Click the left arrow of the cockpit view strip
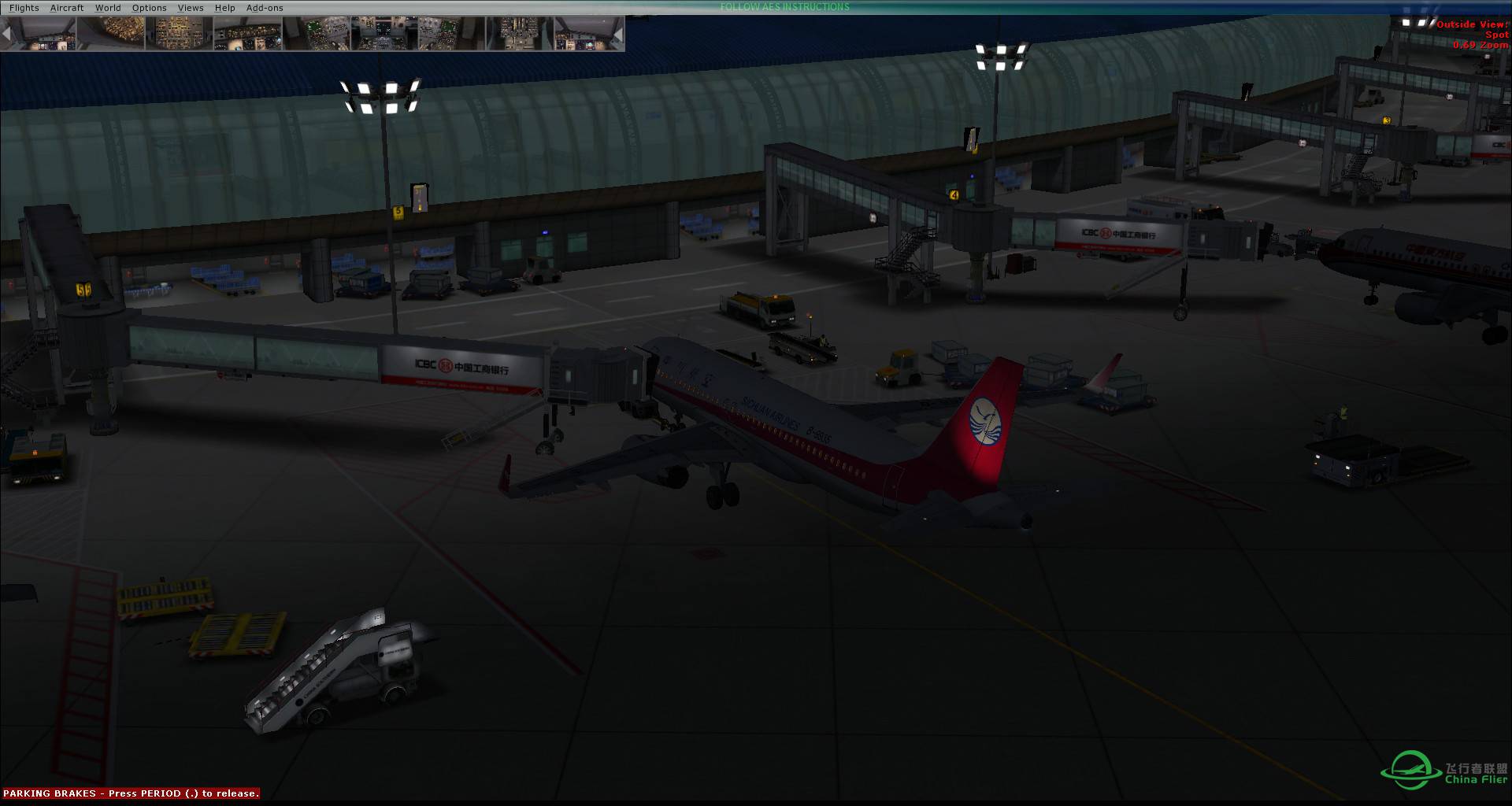 (7, 35)
